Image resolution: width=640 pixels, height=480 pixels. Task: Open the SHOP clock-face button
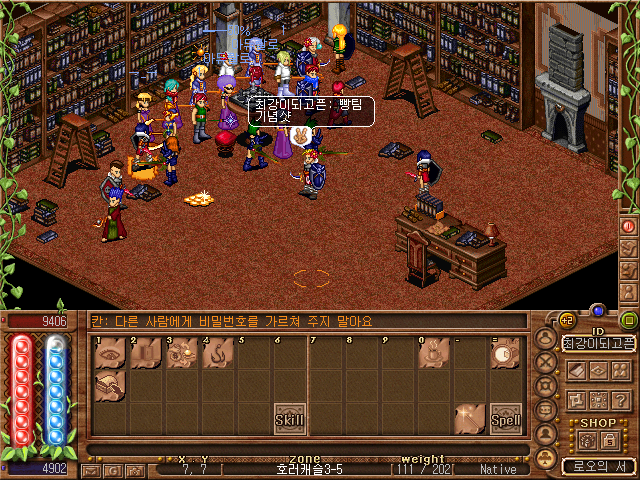coord(589,440)
